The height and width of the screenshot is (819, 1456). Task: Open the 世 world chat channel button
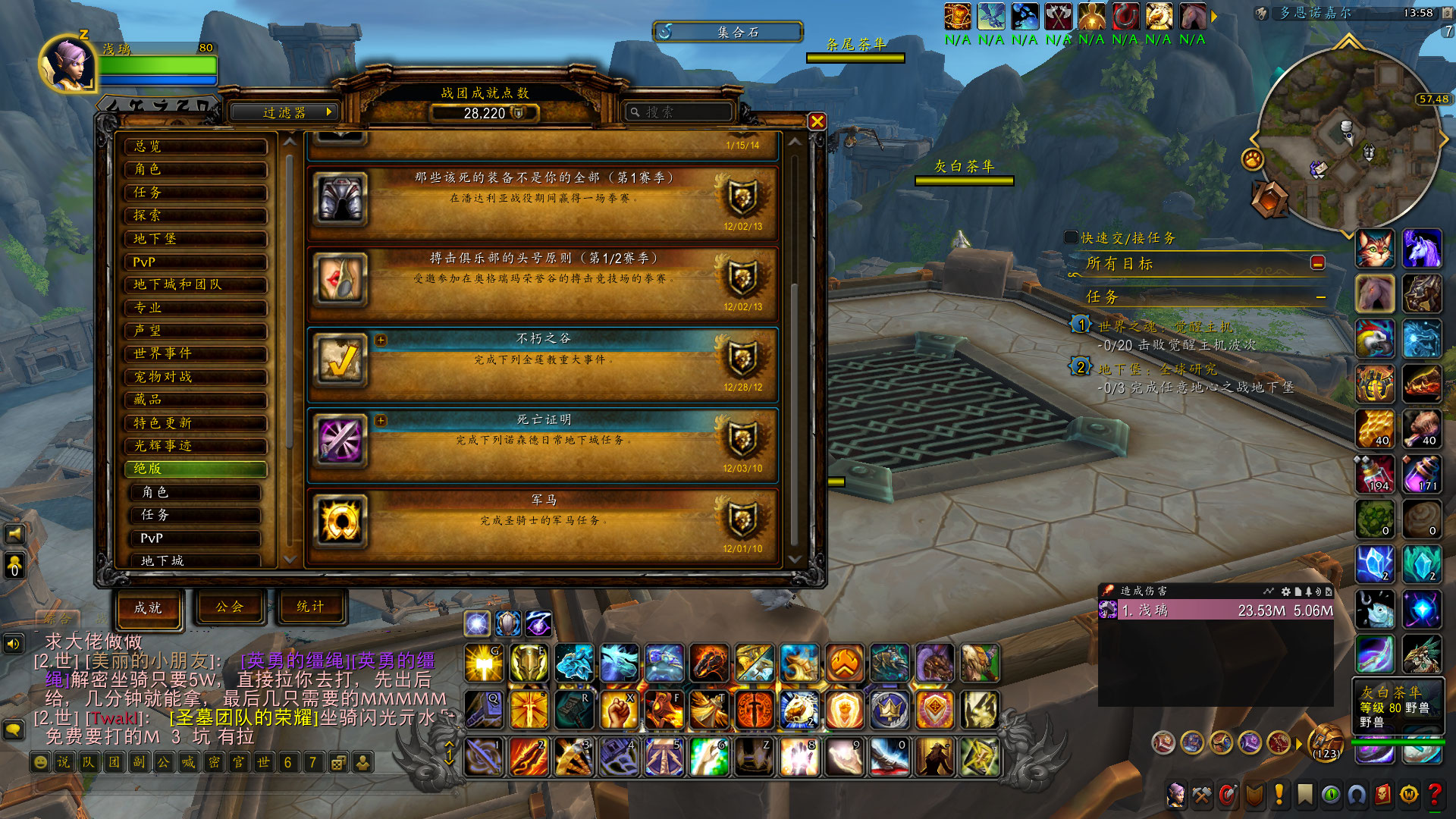click(263, 762)
